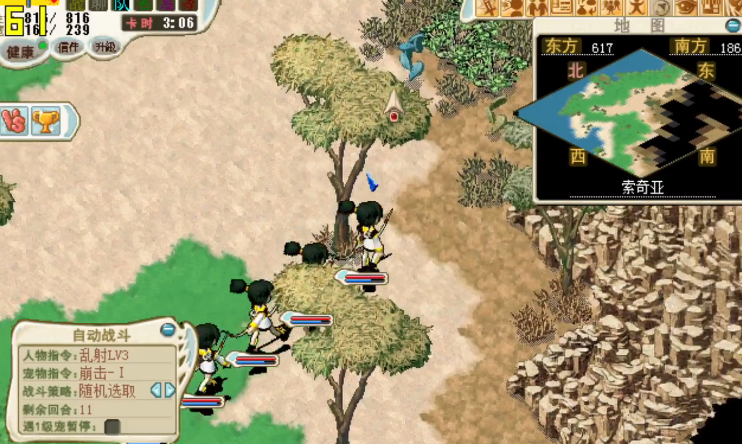This screenshot has width=742, height=444.
Task: Open the 信件 mail button
Action: pyautogui.click(x=68, y=47)
